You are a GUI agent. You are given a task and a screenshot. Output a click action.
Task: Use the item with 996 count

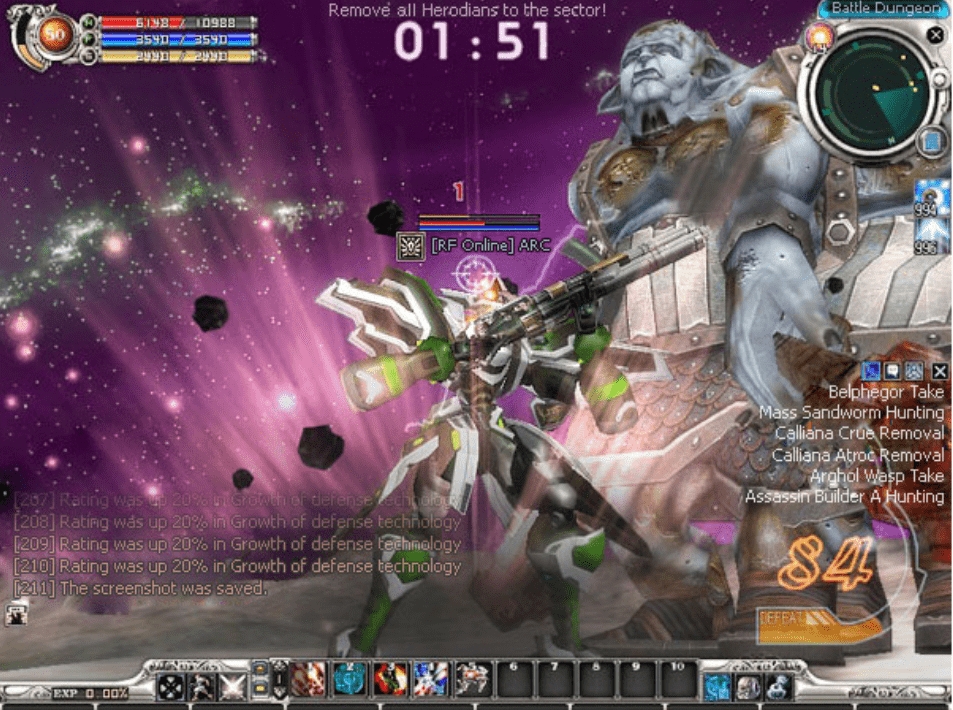[x=932, y=235]
